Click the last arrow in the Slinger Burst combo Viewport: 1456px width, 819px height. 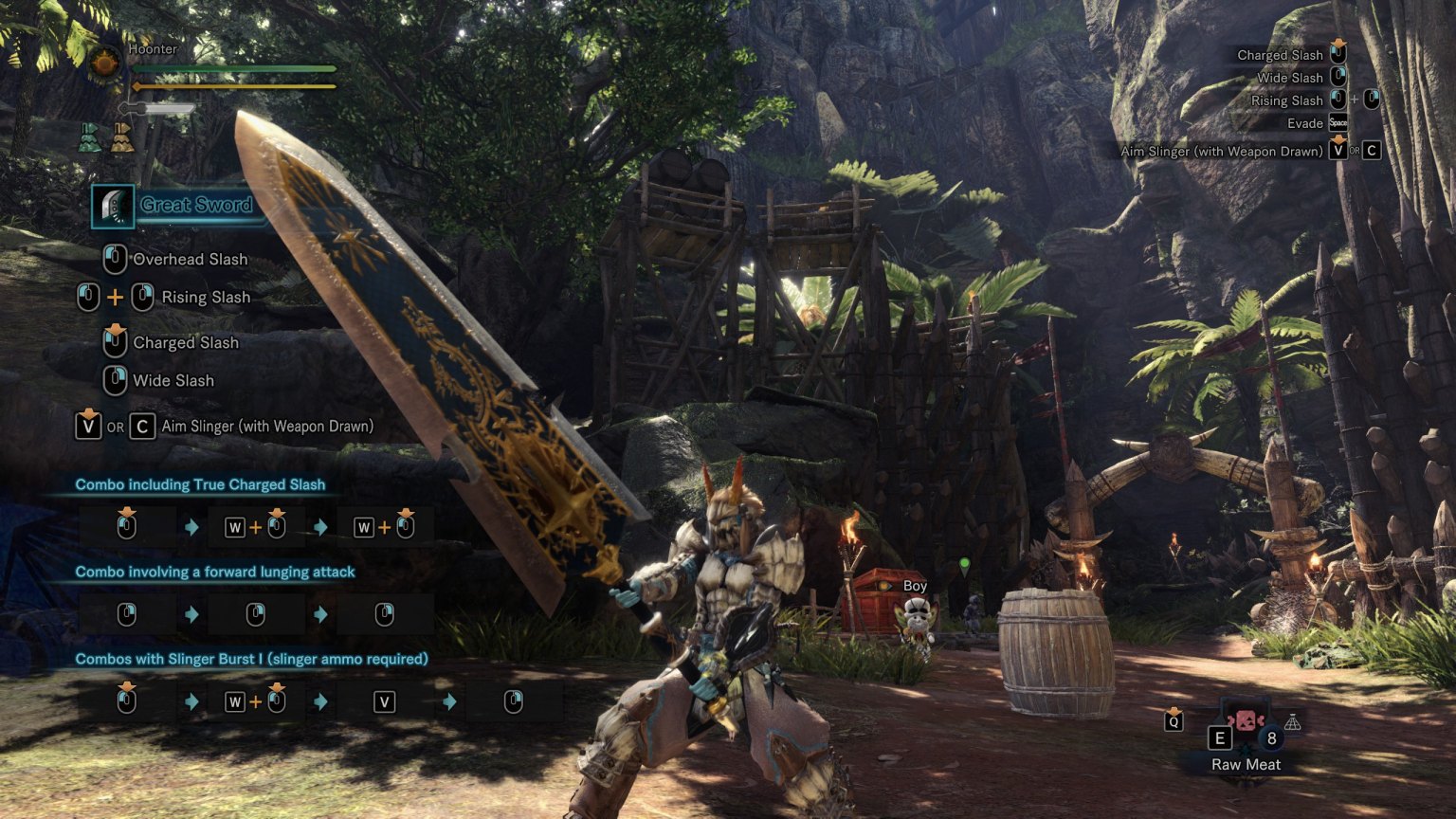[447, 701]
